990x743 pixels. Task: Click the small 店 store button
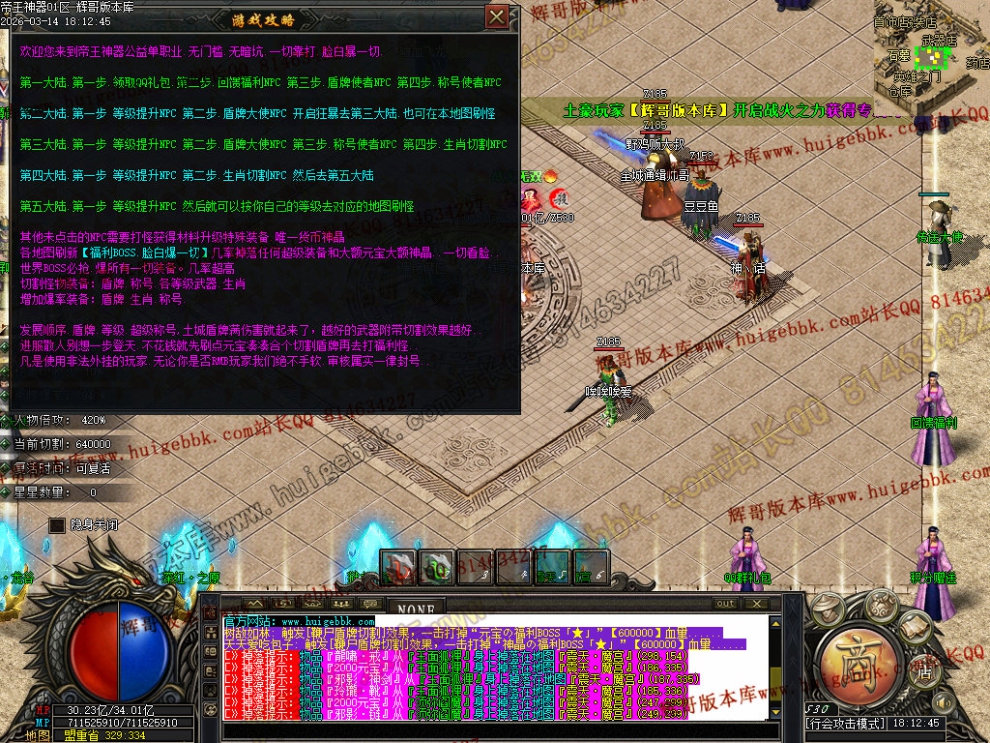click(926, 674)
